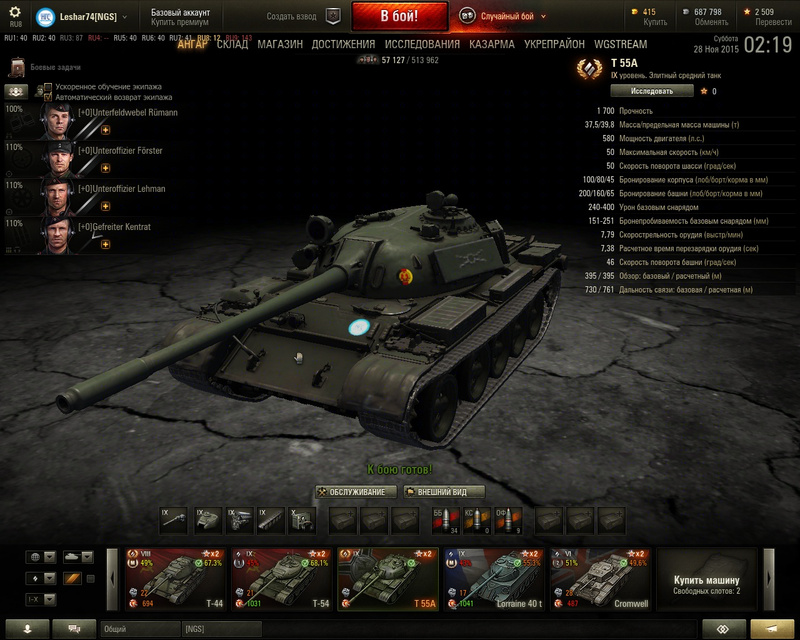
Task: Open the ИССЛЕДОВАНИЯ tab
Action: tap(423, 45)
